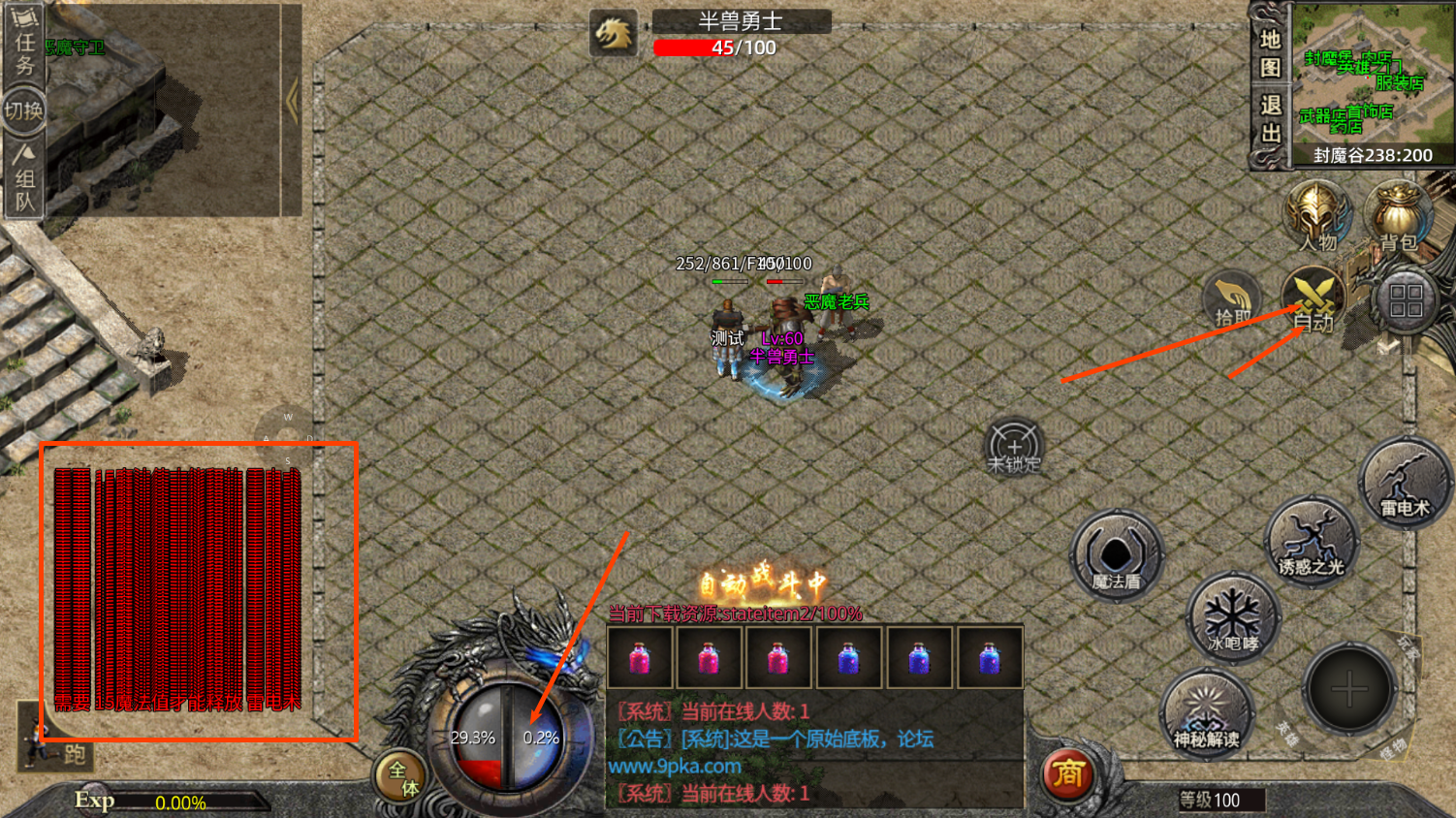Open the 组队 team menu

tap(24, 178)
